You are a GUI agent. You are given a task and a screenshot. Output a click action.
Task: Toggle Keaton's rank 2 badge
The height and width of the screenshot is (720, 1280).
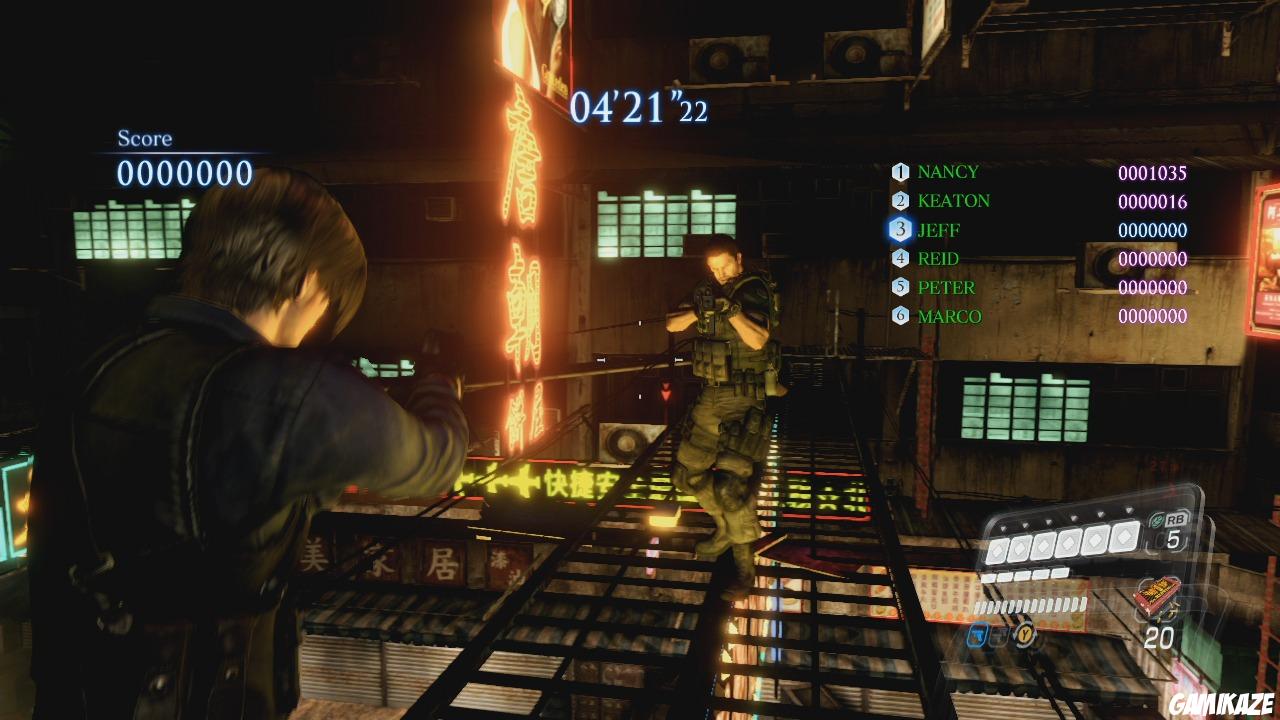(901, 200)
